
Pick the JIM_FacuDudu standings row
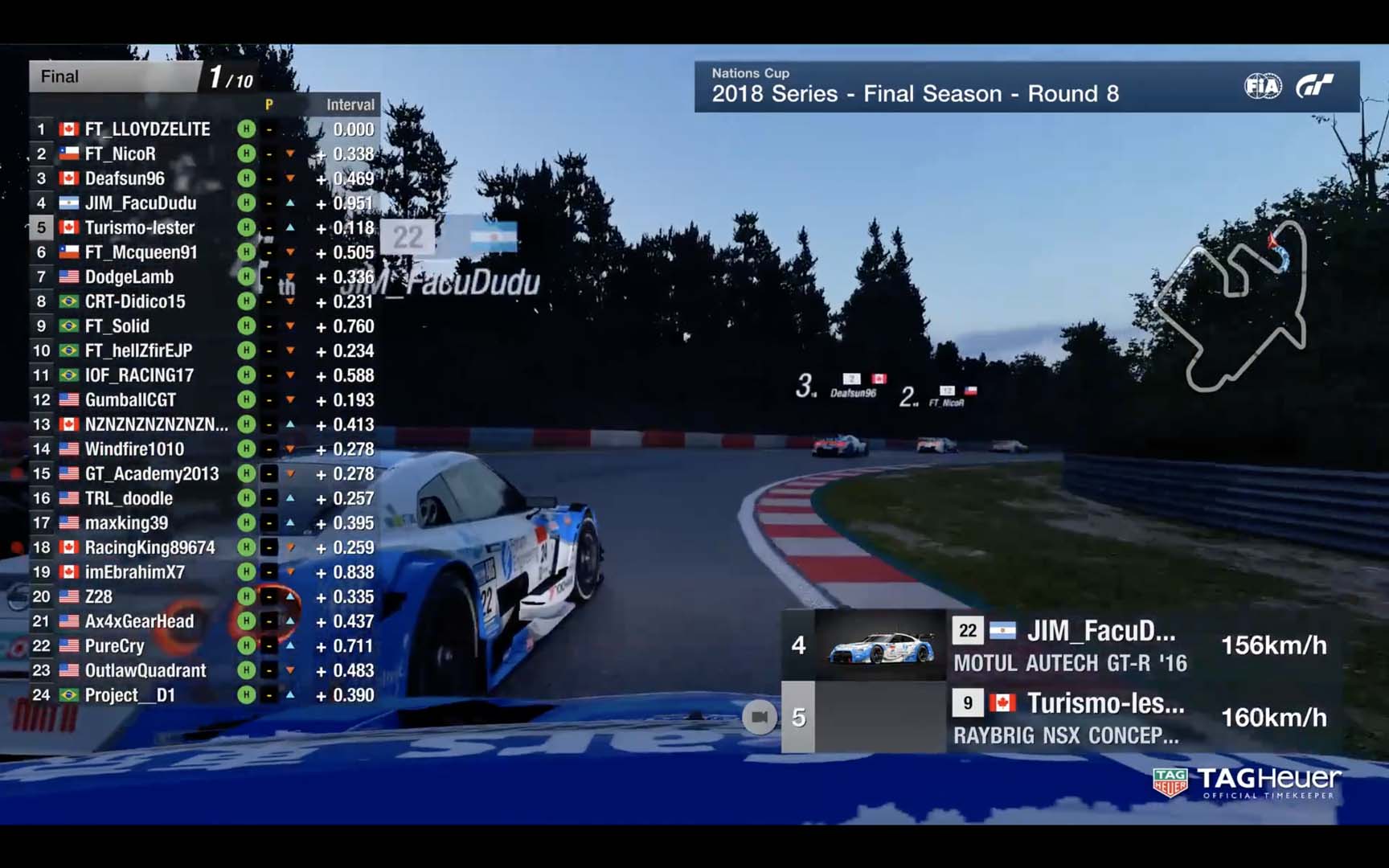point(141,203)
